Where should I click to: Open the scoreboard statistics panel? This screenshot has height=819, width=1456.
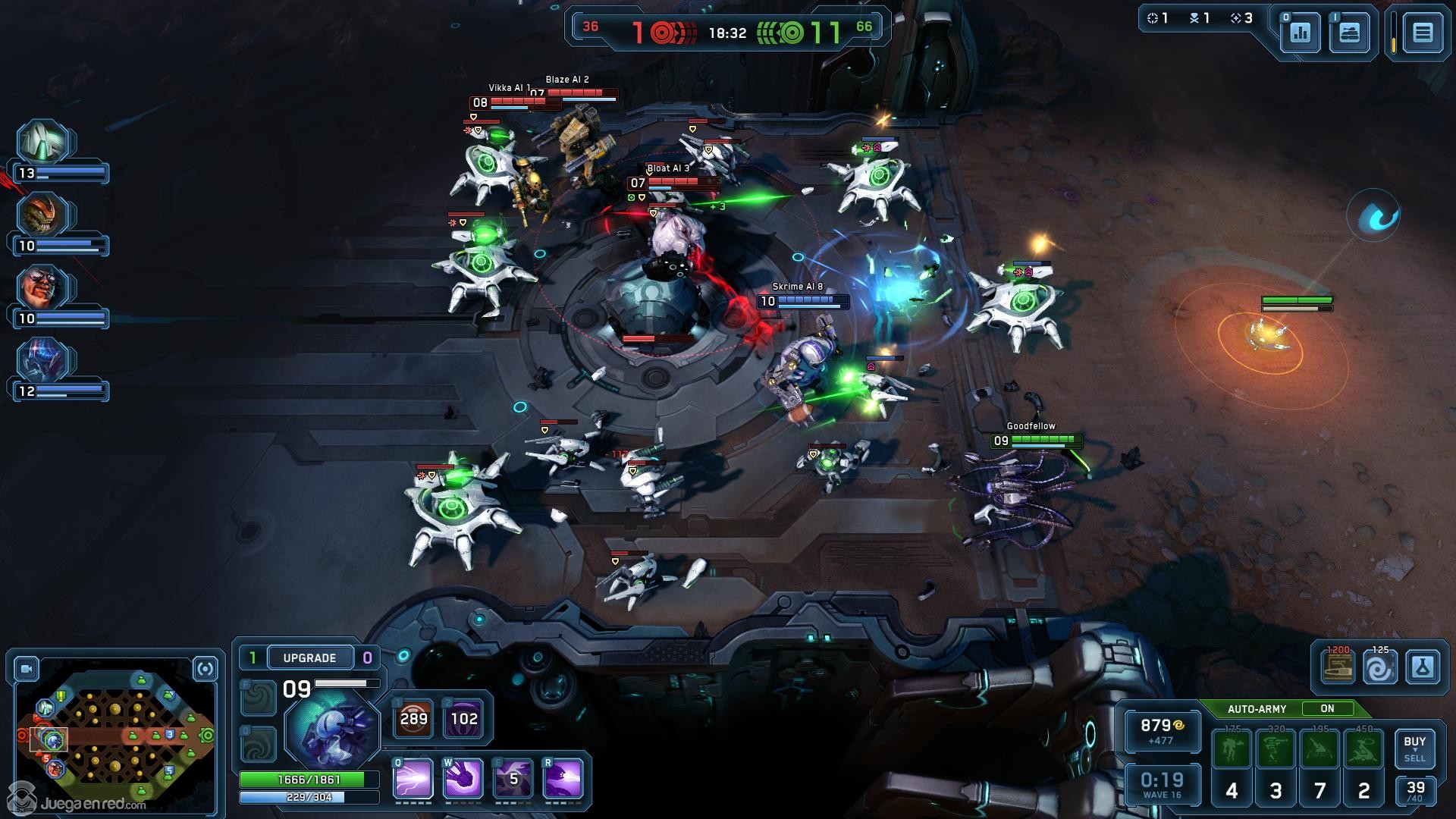point(1300,33)
